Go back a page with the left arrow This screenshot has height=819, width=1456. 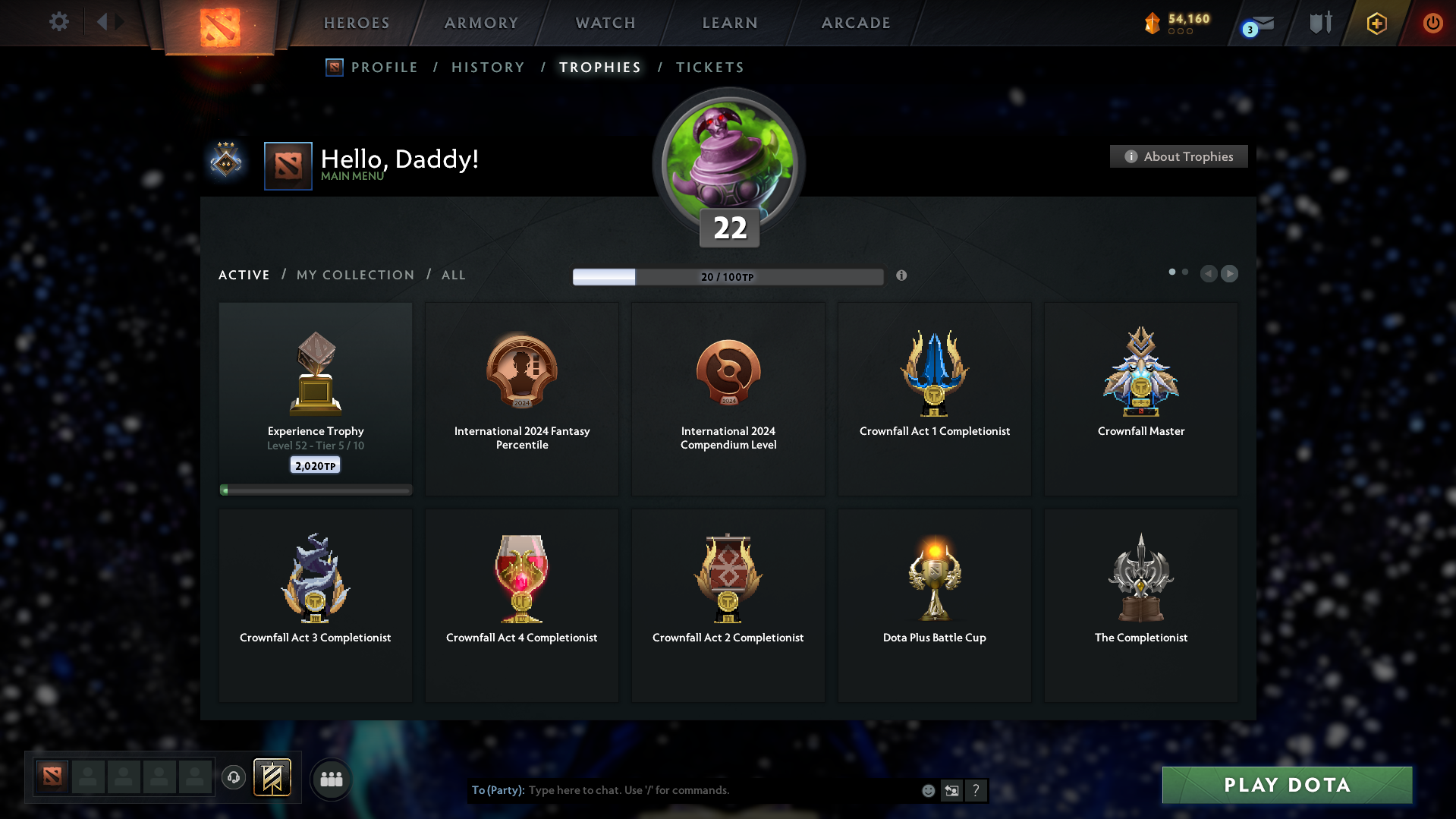(1209, 274)
